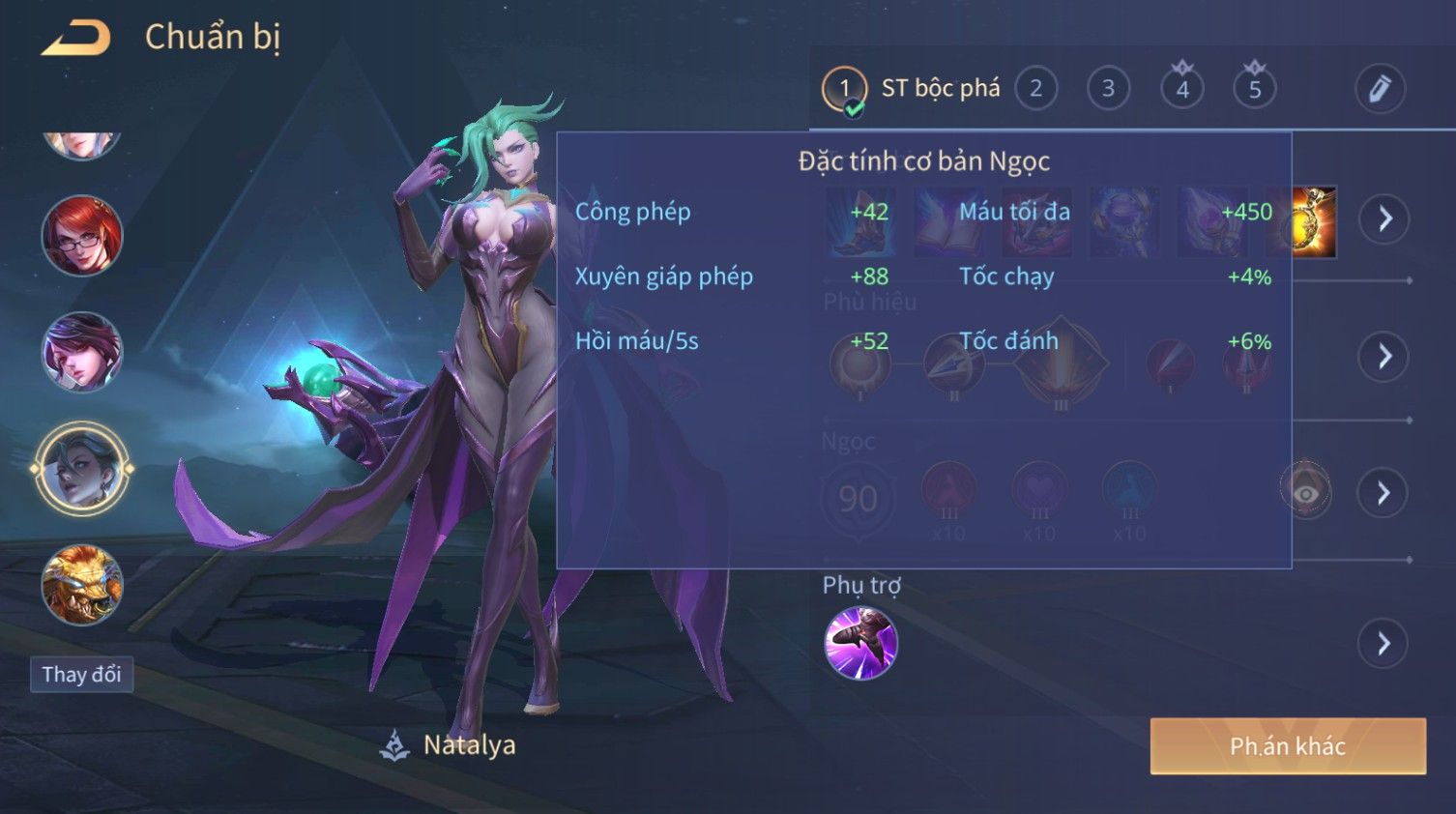Edit the loadout with the pencil button
Viewport: 1456px width, 814px height.
pyautogui.click(x=1379, y=89)
